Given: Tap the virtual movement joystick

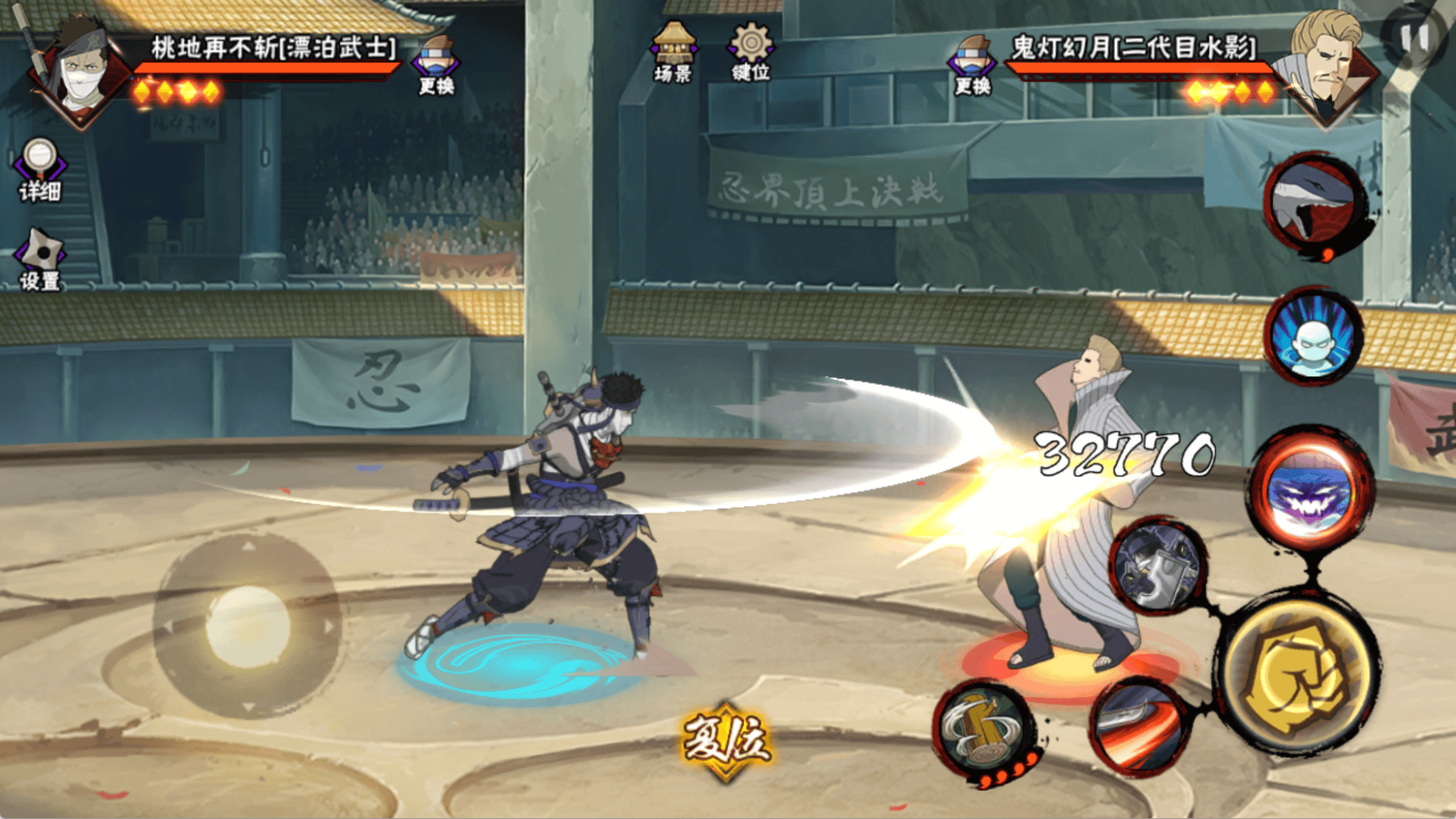Looking at the screenshot, I should point(247,626).
